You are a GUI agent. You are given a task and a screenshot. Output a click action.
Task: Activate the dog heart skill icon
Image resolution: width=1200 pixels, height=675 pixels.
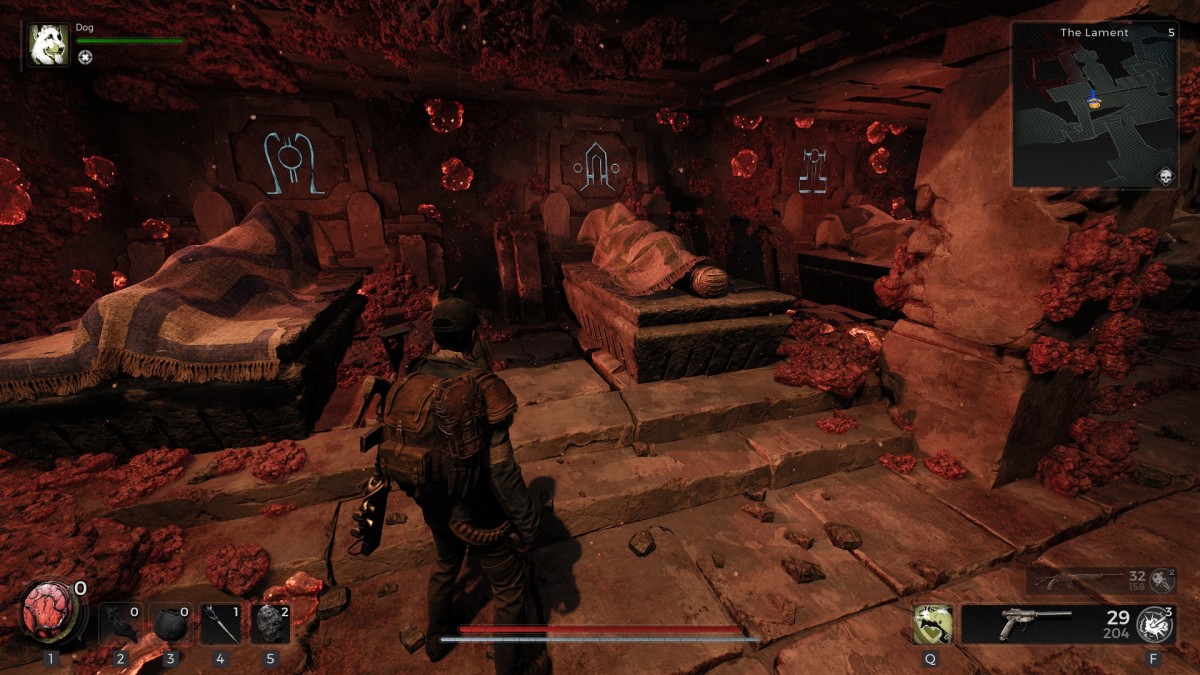(x=931, y=624)
